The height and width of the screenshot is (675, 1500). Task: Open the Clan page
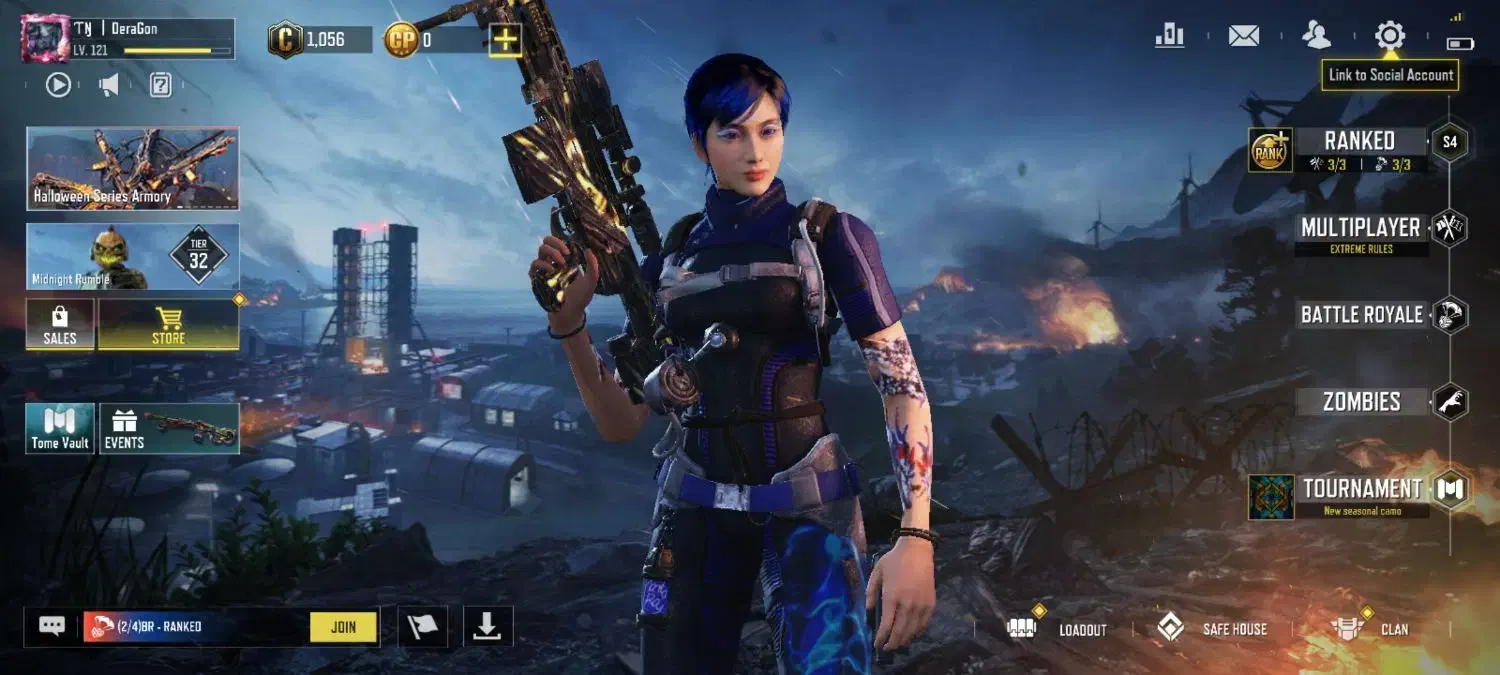(1369, 629)
